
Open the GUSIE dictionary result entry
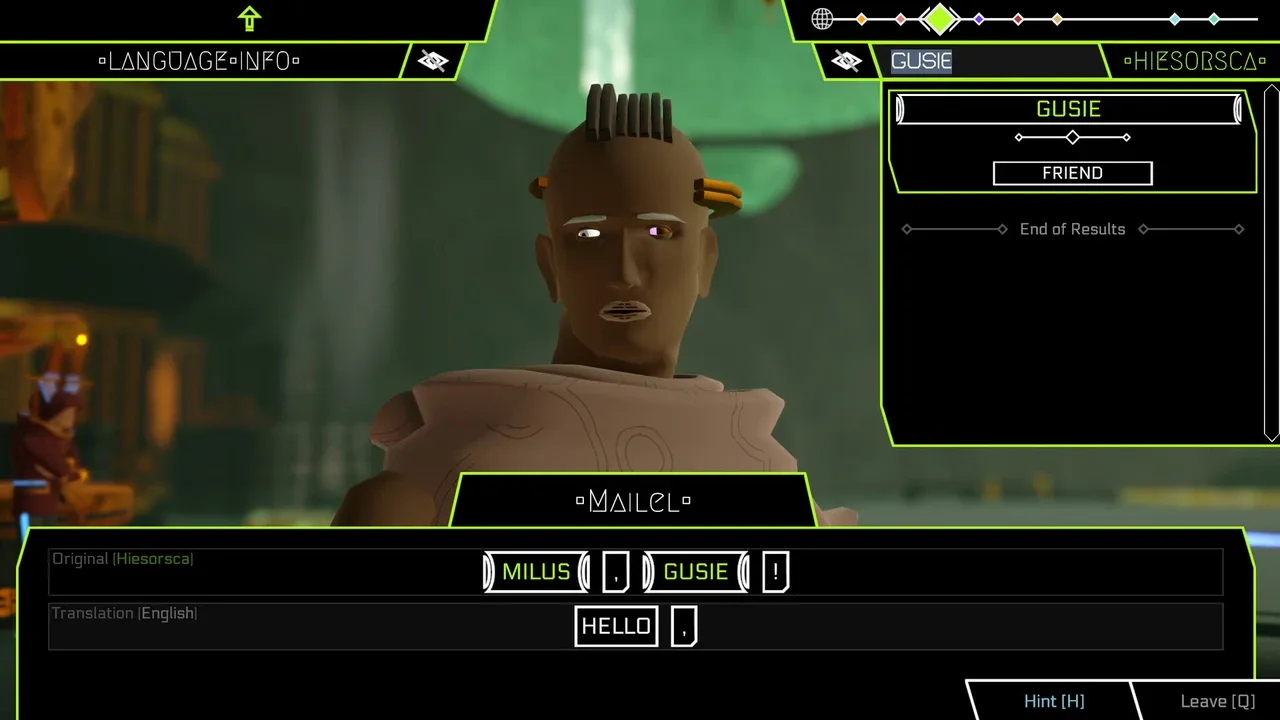[1068, 109]
